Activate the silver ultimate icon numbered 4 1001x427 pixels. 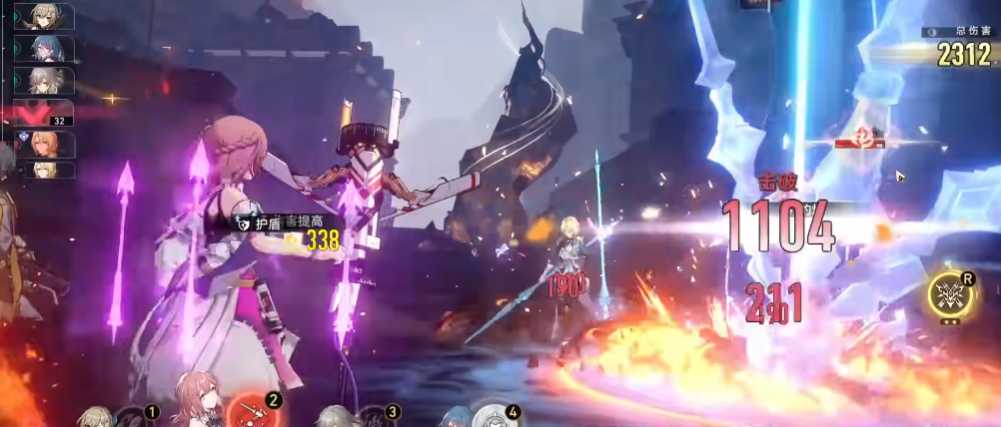coord(491,415)
